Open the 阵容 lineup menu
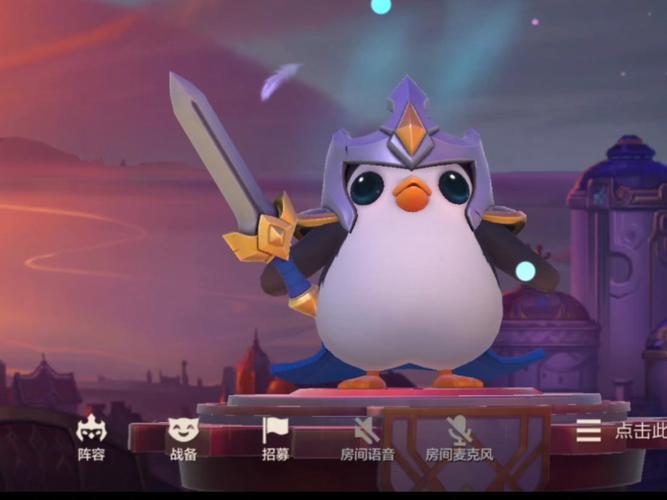The height and width of the screenshot is (500, 667). 91,437
